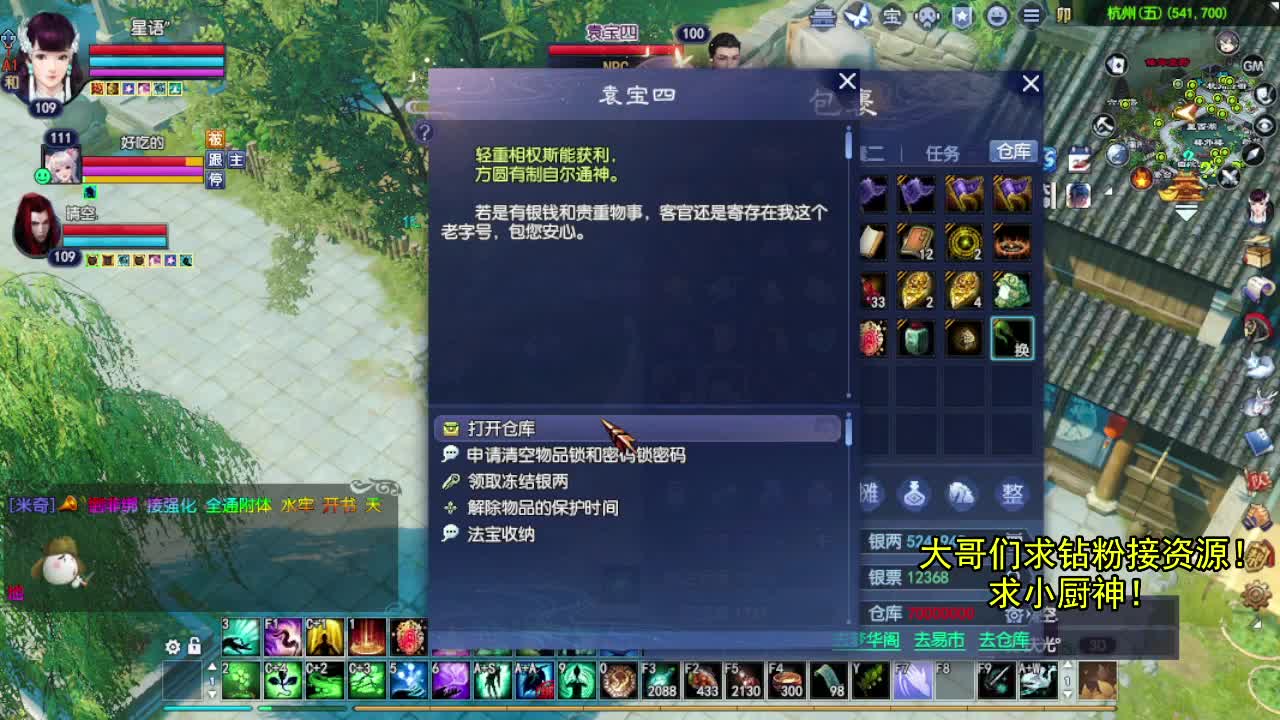Screen dimensions: 1280x720
Task: Select 打开仓库 in the NPC dialog
Action: click(500, 428)
